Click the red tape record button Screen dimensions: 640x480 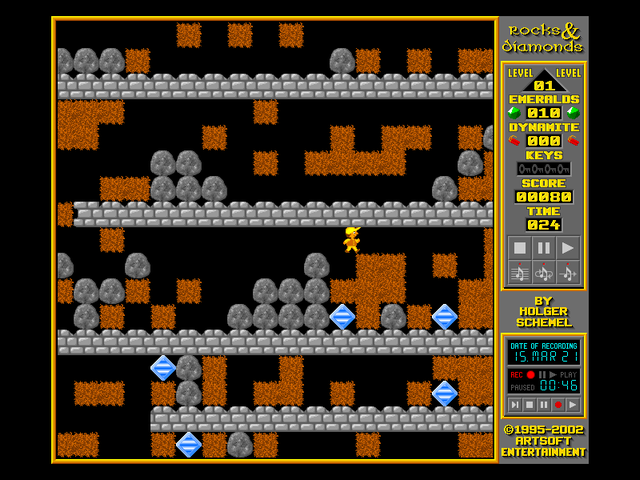coord(558,404)
